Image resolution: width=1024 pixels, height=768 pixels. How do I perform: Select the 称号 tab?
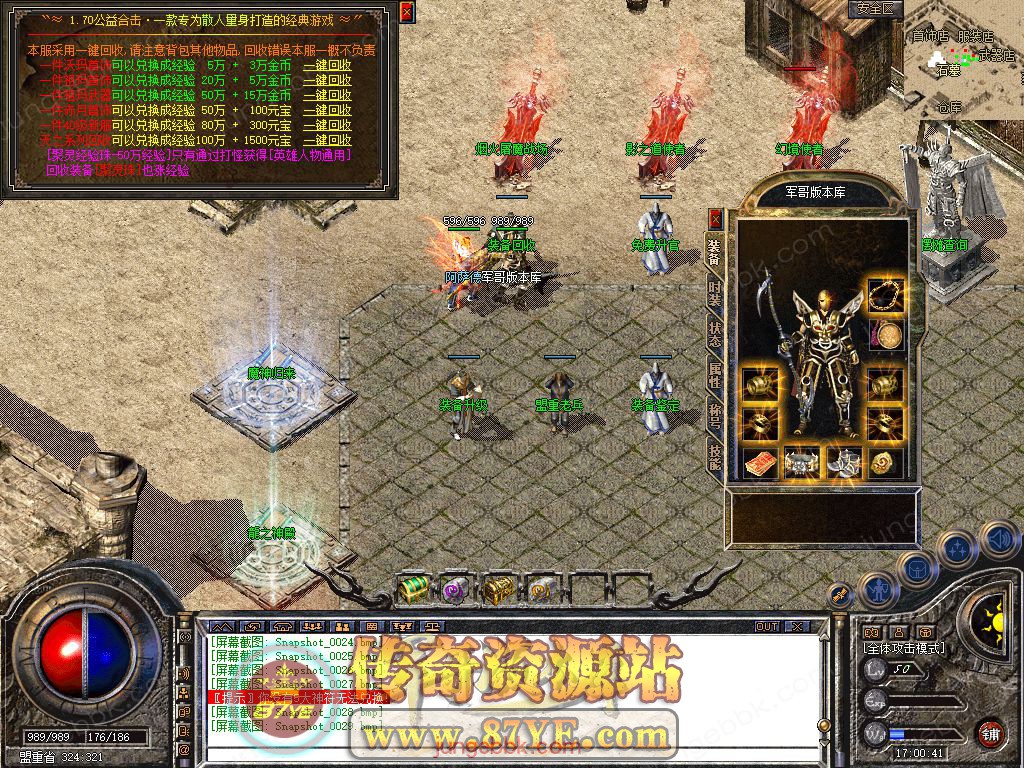click(715, 416)
